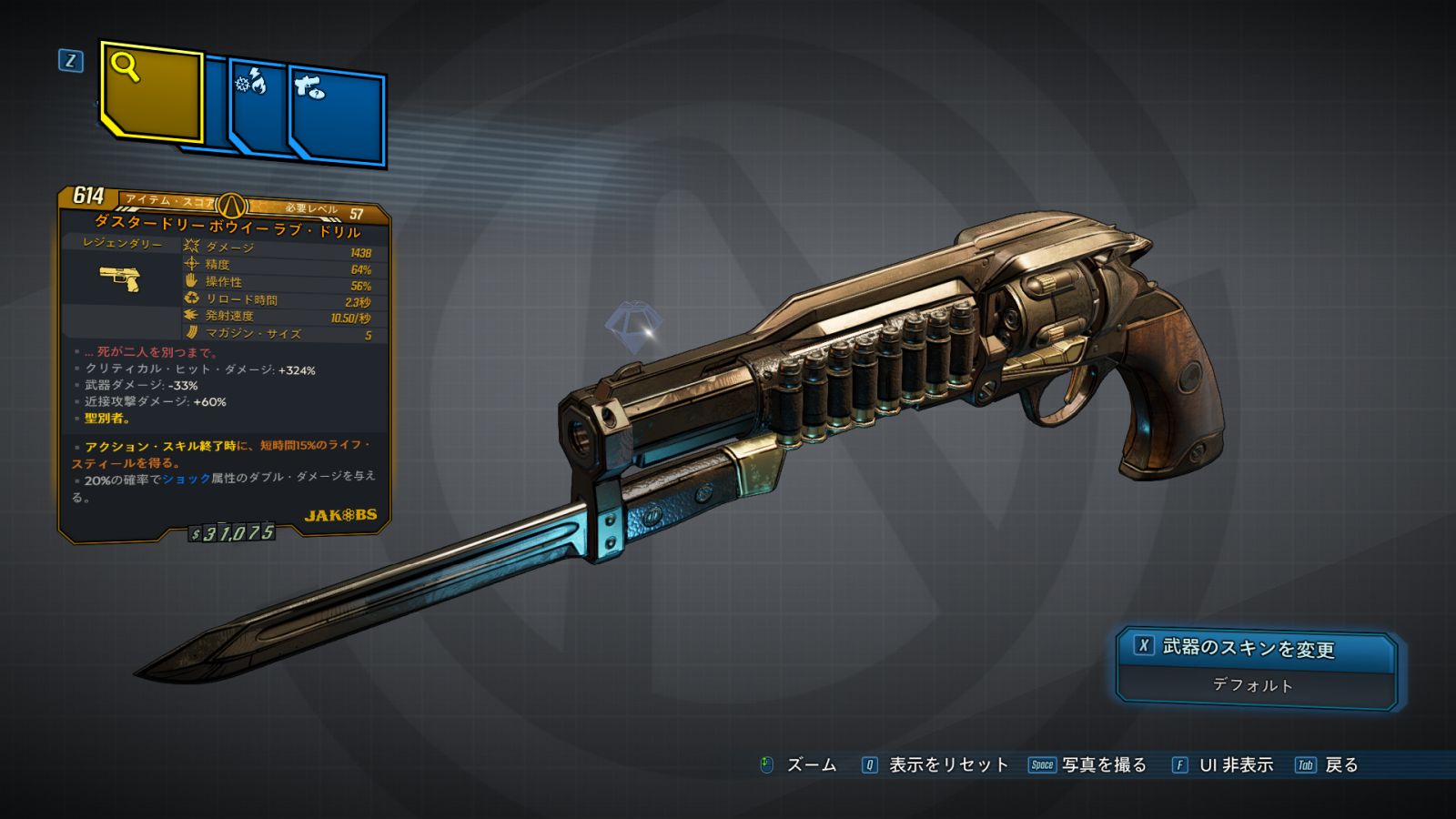Viewport: 1456px width, 819px height.
Task: Change the weapon skin
Action: [1247, 648]
